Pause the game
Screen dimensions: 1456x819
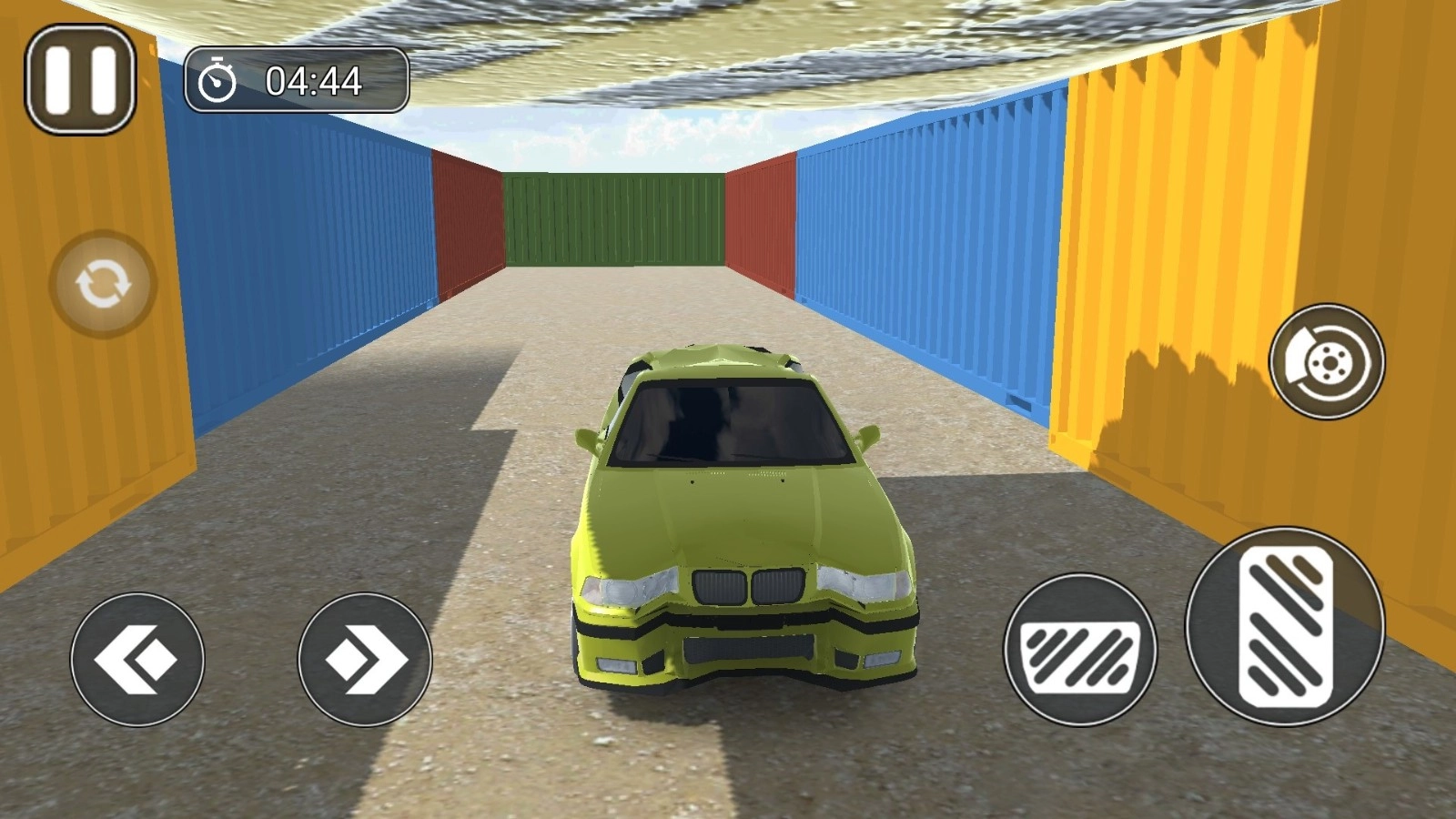click(x=80, y=79)
